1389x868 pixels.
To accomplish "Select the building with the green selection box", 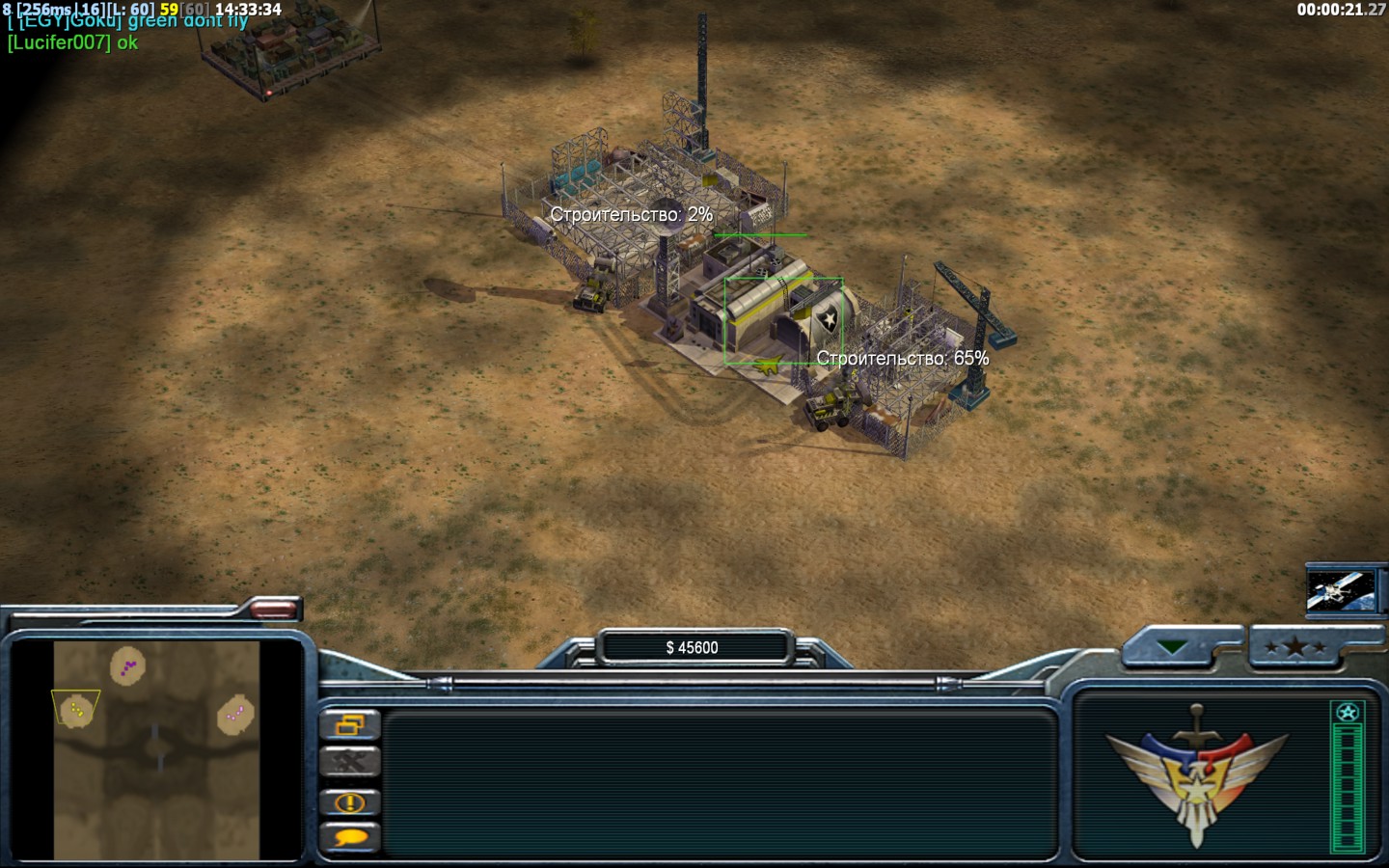I will 782,321.
